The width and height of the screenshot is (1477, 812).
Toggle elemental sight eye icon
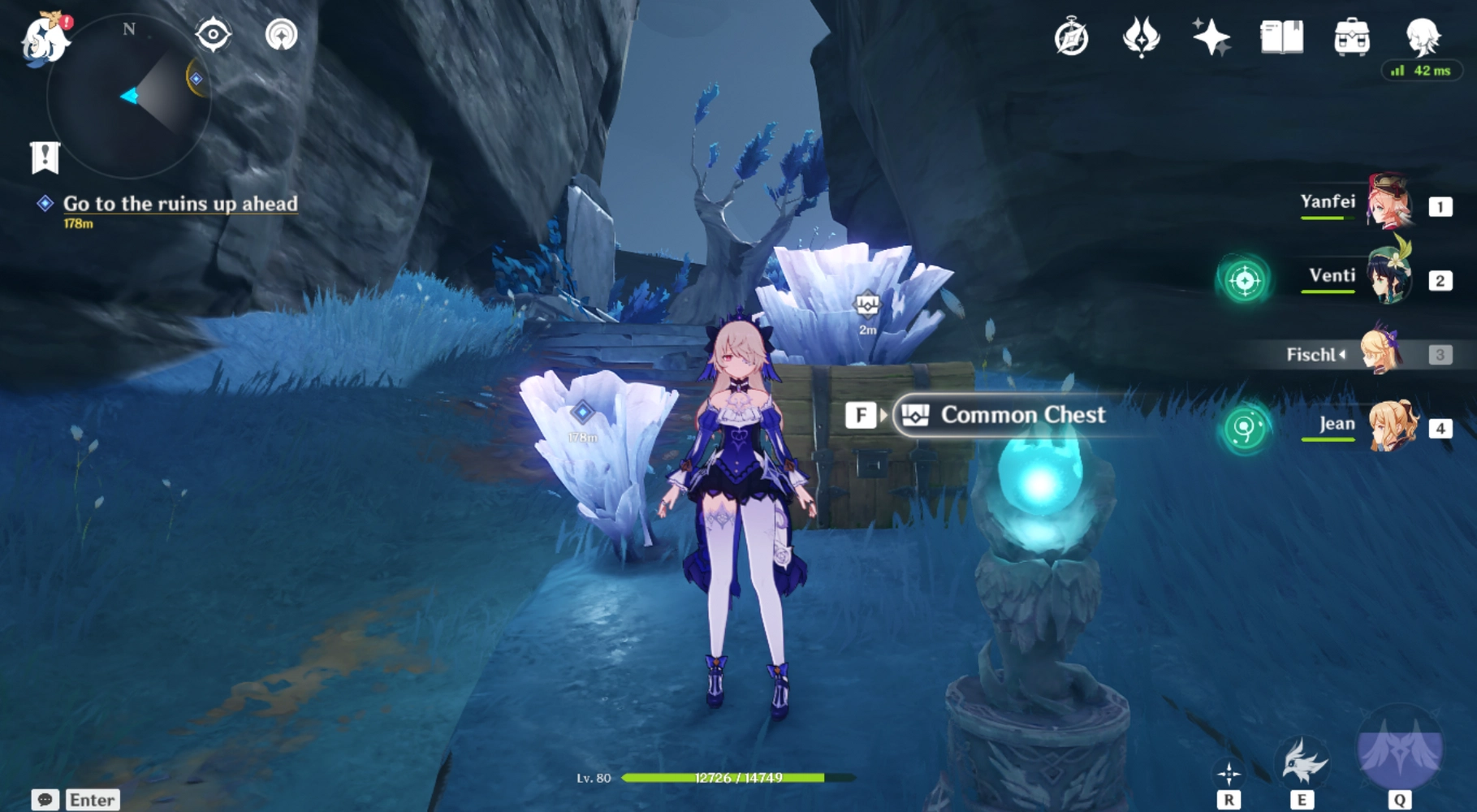point(213,35)
